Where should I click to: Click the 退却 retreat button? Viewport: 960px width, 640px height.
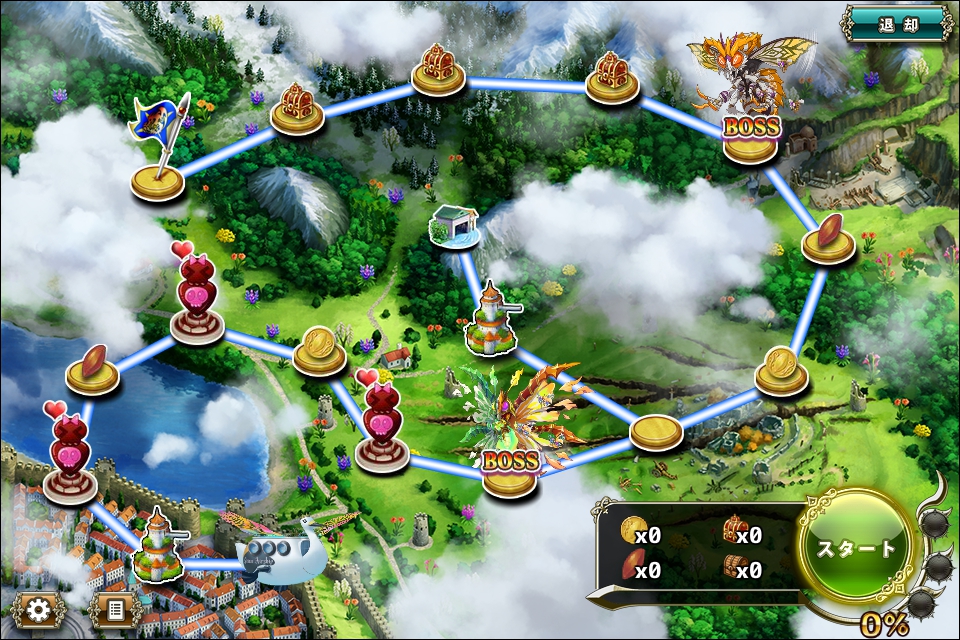[x=897, y=24]
